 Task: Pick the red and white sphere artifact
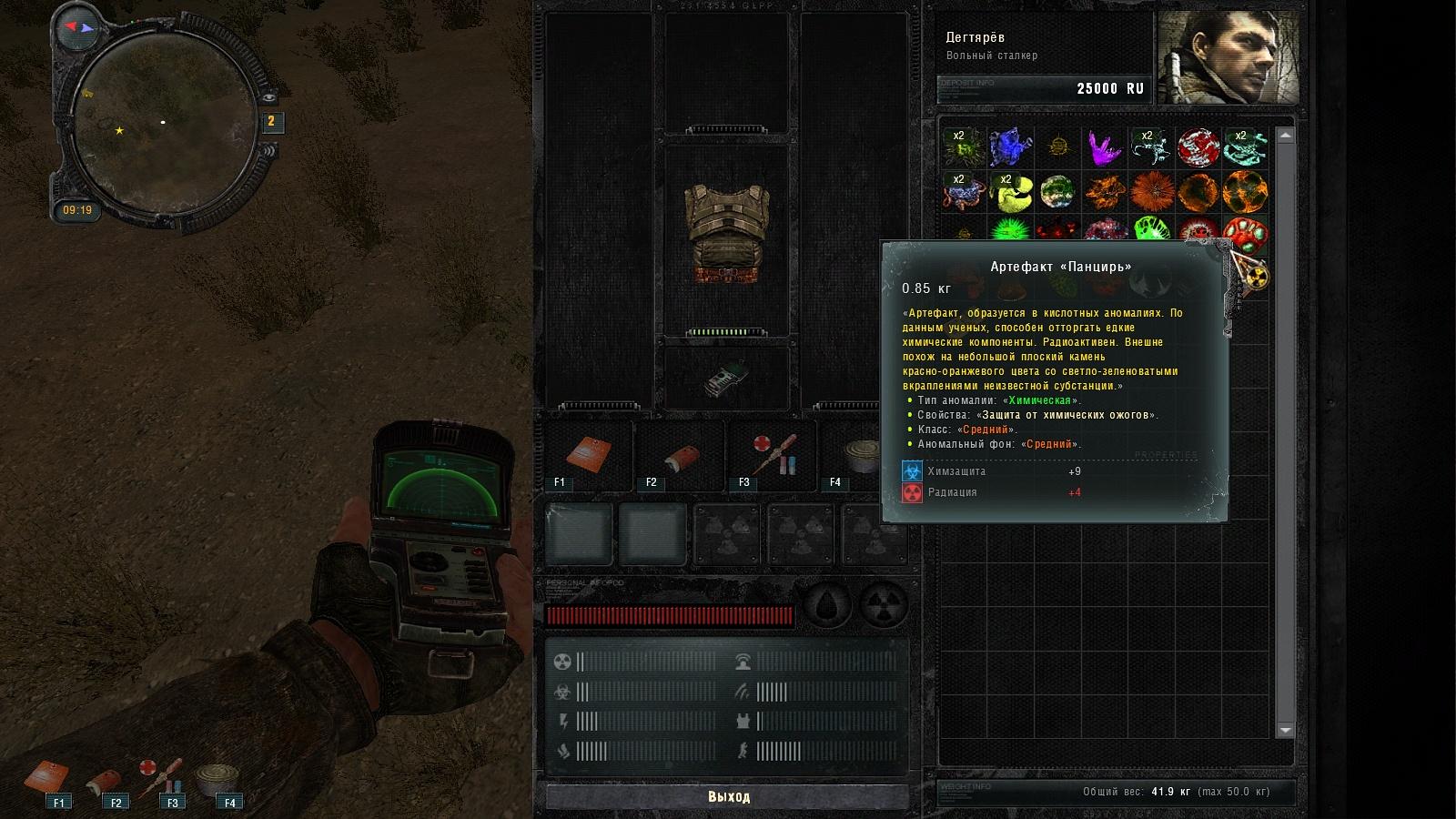(1198, 147)
